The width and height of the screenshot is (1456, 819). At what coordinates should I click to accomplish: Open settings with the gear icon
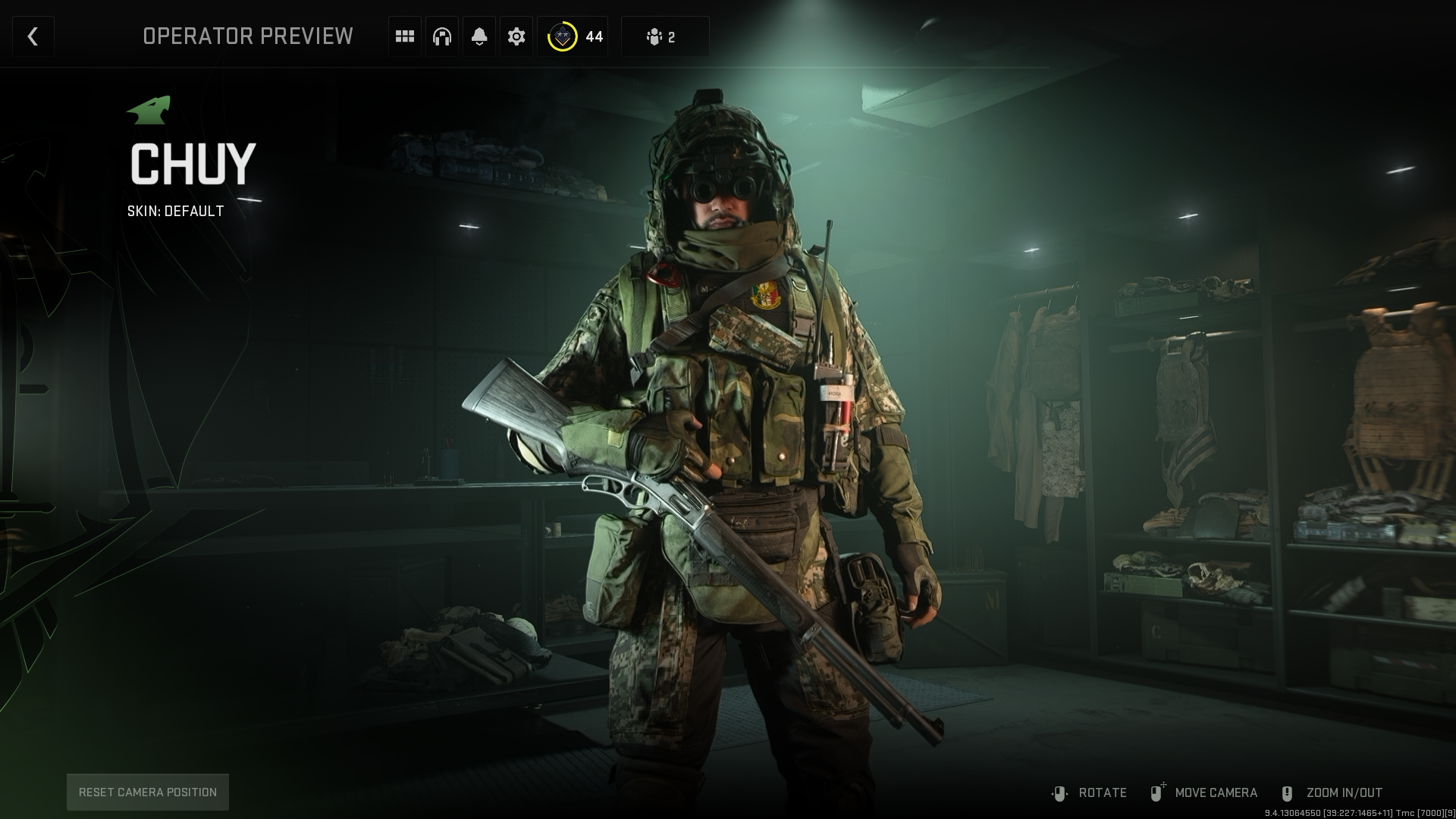pyautogui.click(x=516, y=36)
